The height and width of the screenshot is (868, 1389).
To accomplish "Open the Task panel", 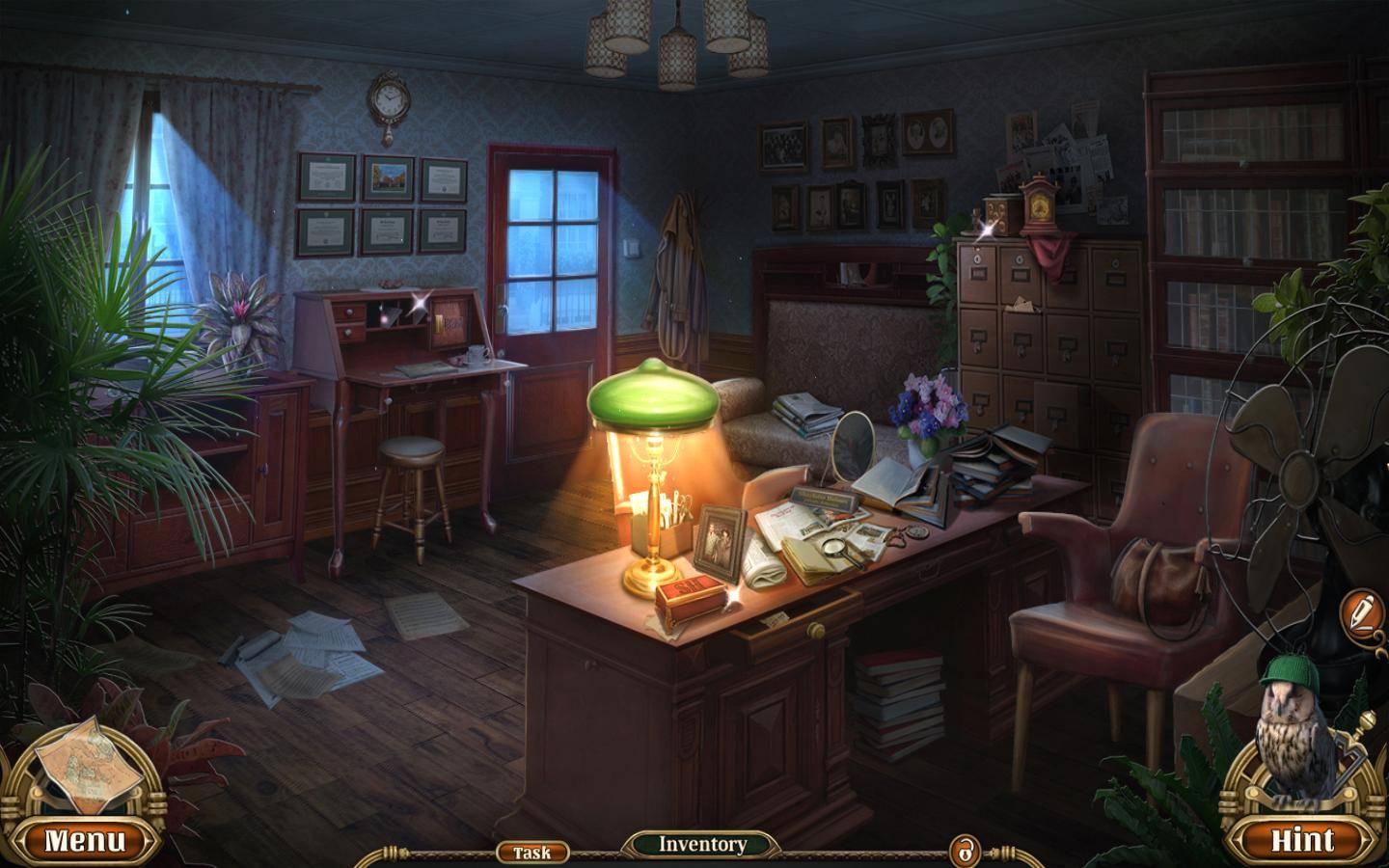I will pyautogui.click(x=531, y=853).
